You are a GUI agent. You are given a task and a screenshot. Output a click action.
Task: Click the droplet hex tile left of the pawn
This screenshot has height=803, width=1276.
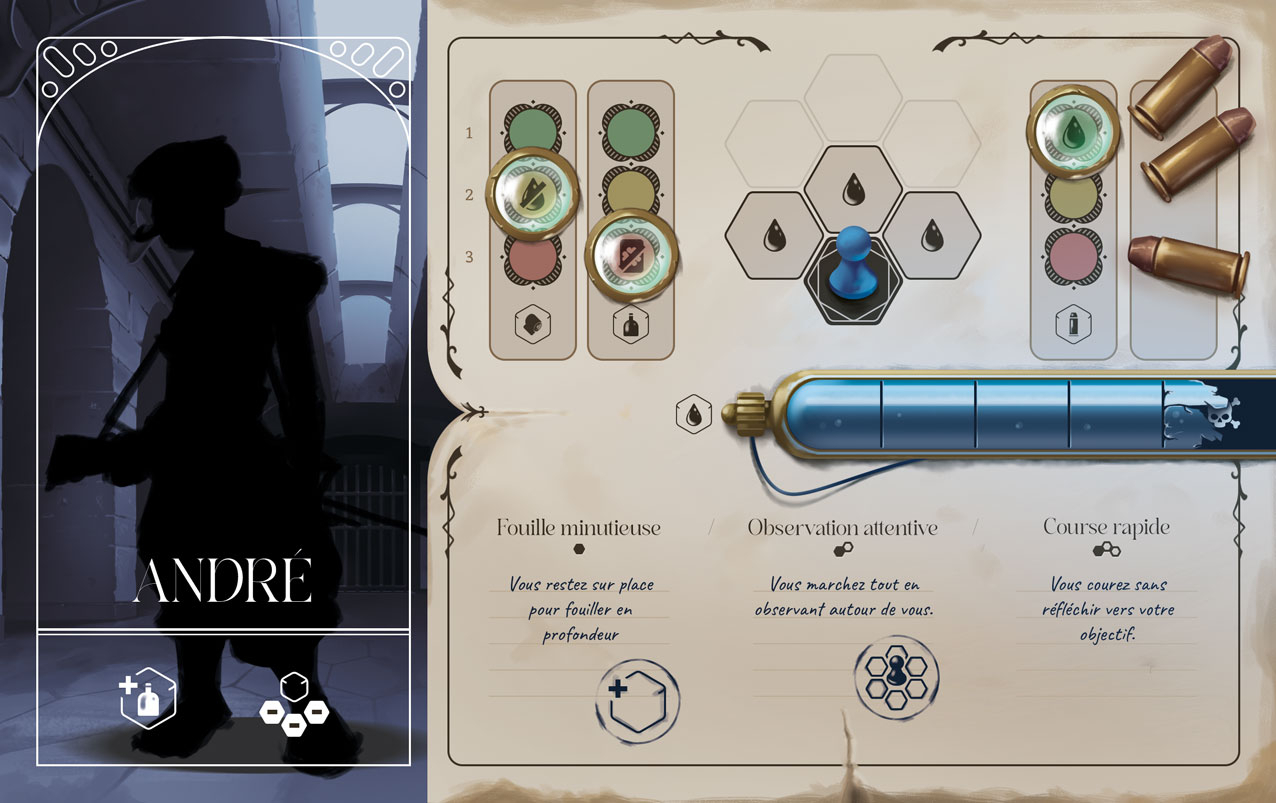(x=775, y=236)
